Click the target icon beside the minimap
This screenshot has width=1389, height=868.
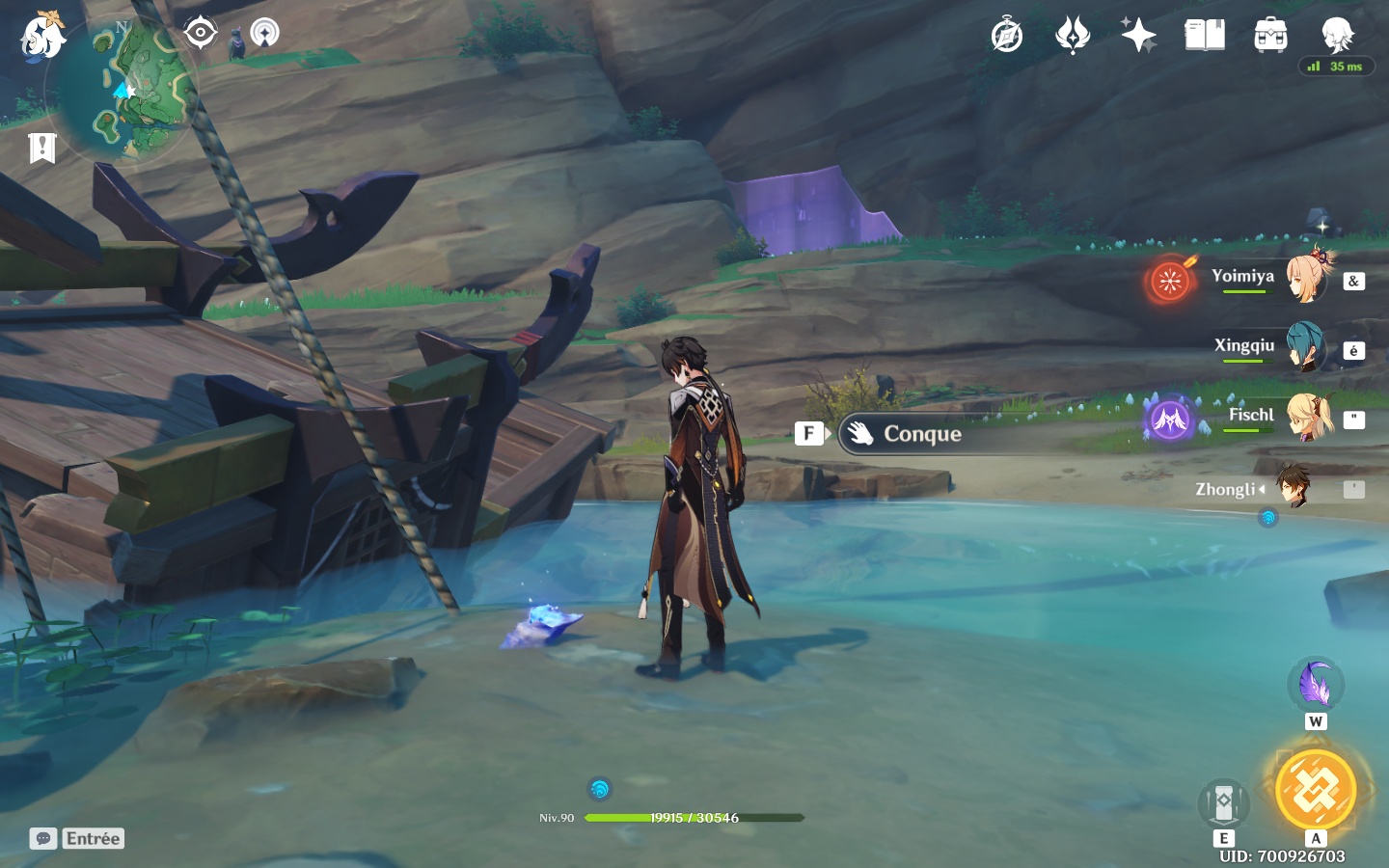coord(201,33)
